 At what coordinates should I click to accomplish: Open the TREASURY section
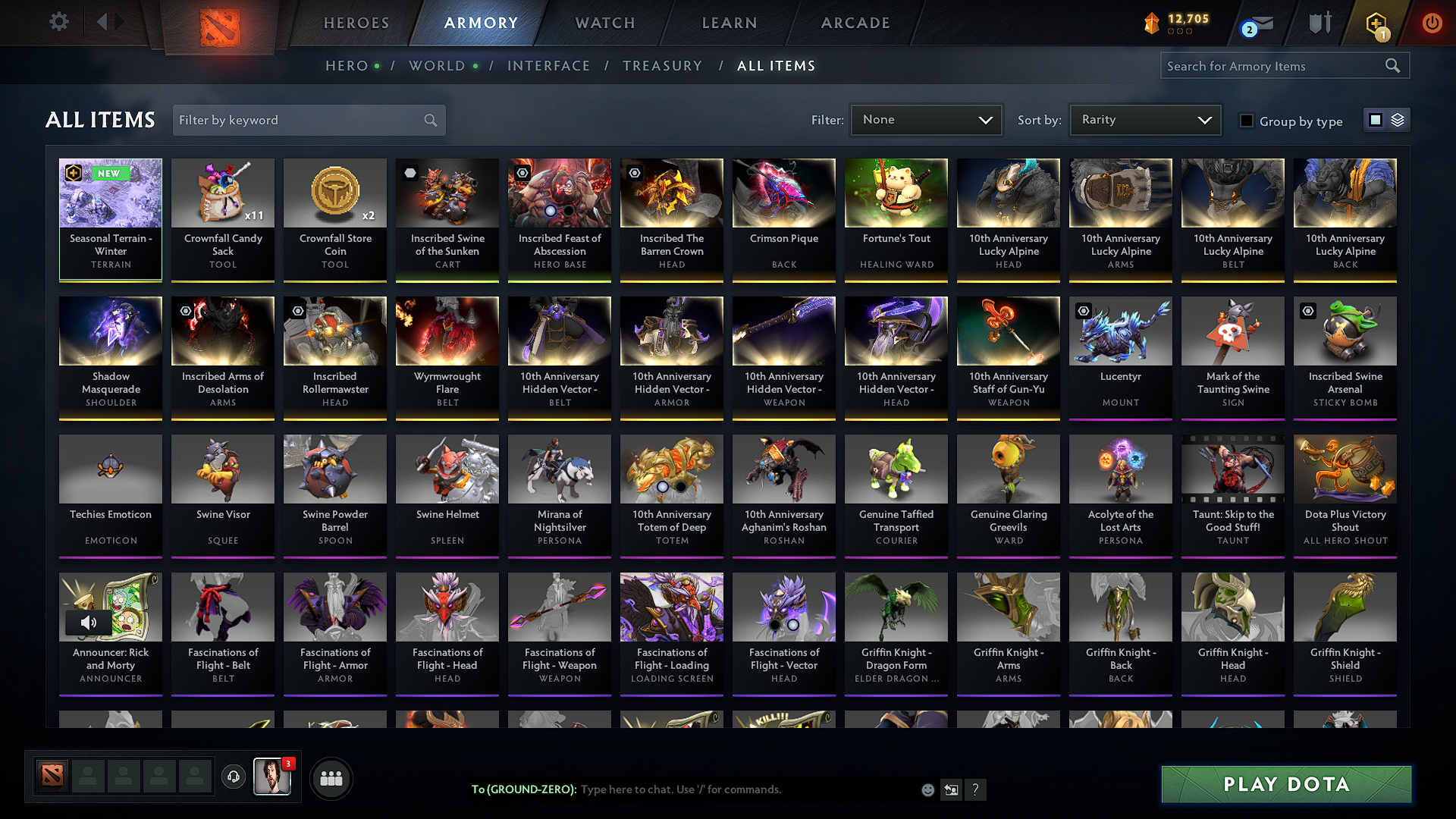662,66
